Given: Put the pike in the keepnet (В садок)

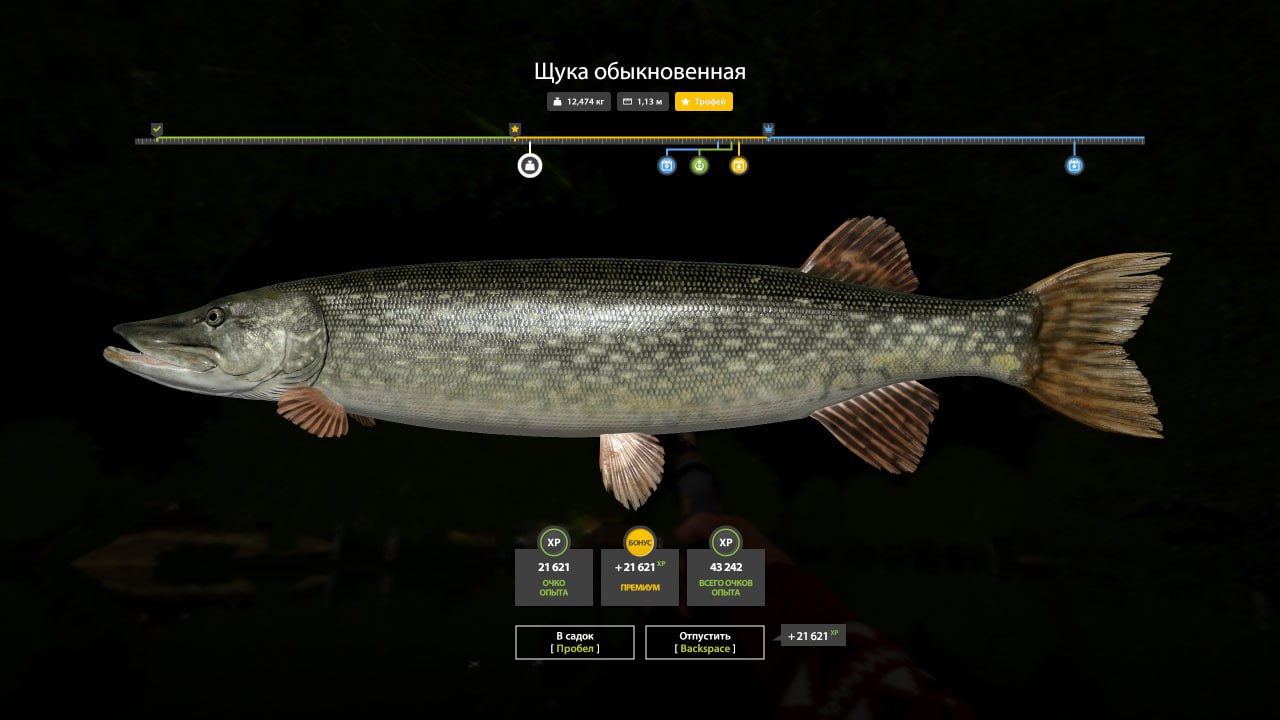Looking at the screenshot, I should point(575,642).
